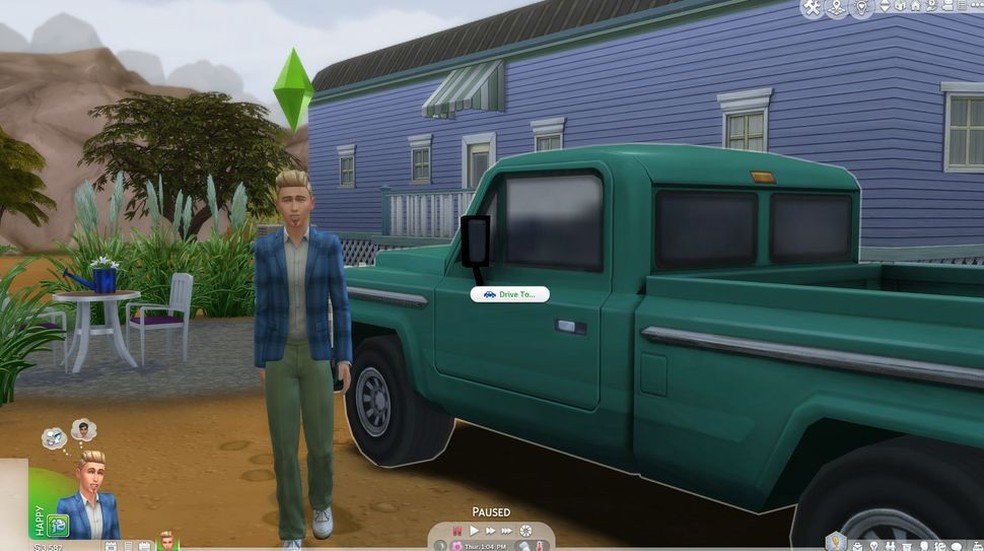Image resolution: width=984 pixels, height=551 pixels.
Task: Select the small Sim portrait in the household bar
Action: pos(166,541)
